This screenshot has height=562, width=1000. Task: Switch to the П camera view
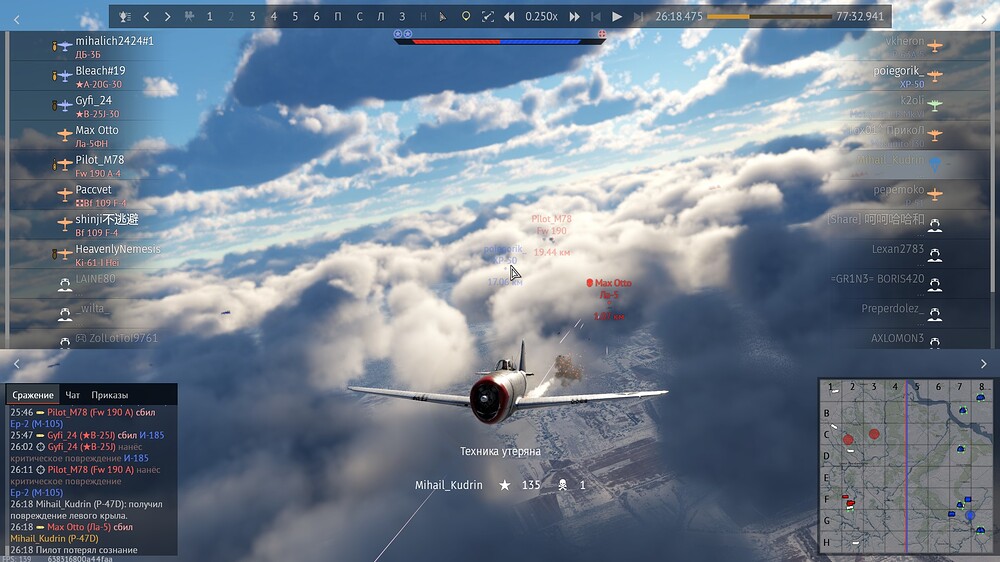click(x=339, y=17)
